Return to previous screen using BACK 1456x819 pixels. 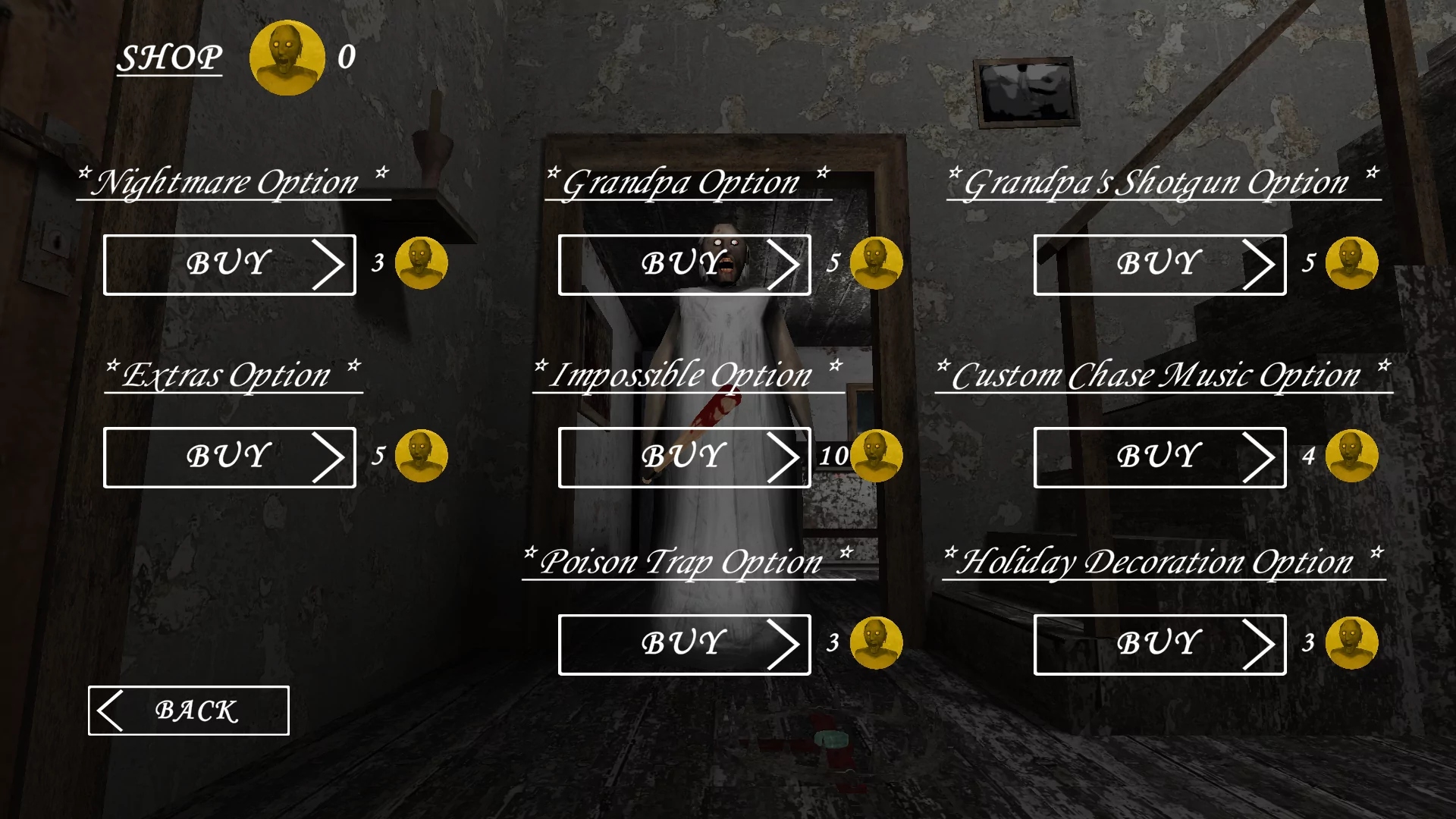tap(187, 711)
